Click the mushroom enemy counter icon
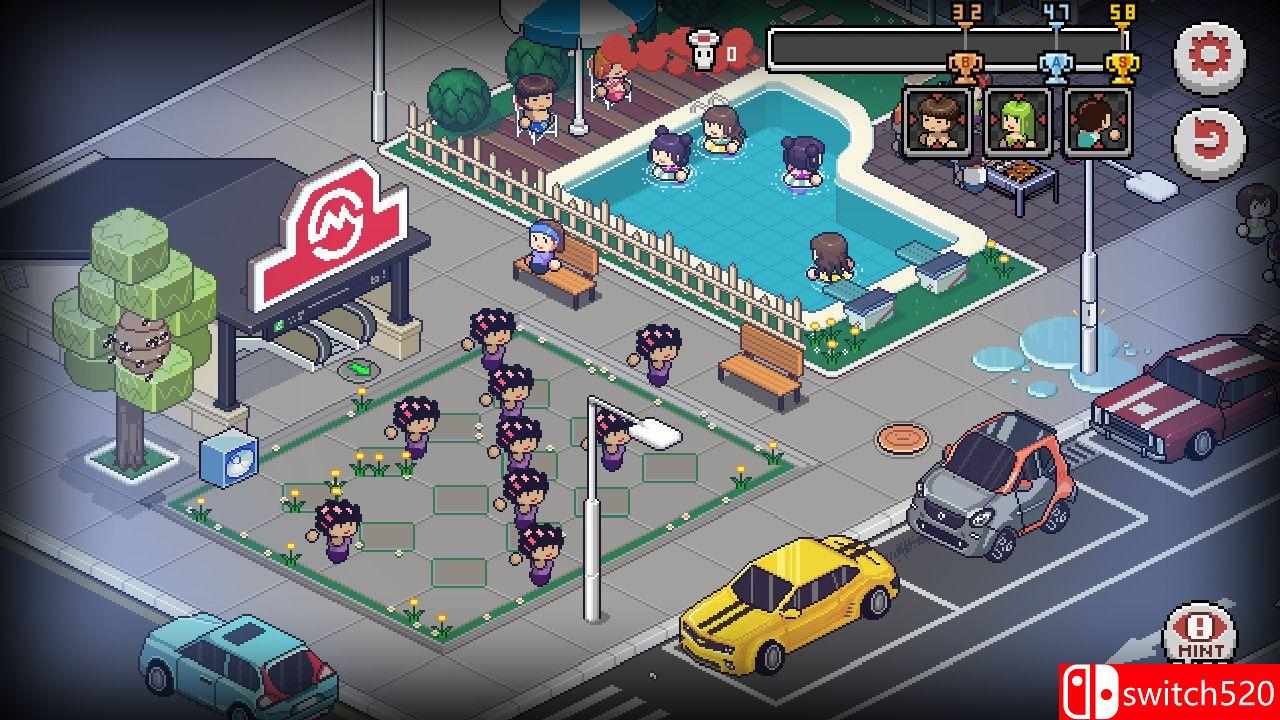The image size is (1280, 720). 706,50
